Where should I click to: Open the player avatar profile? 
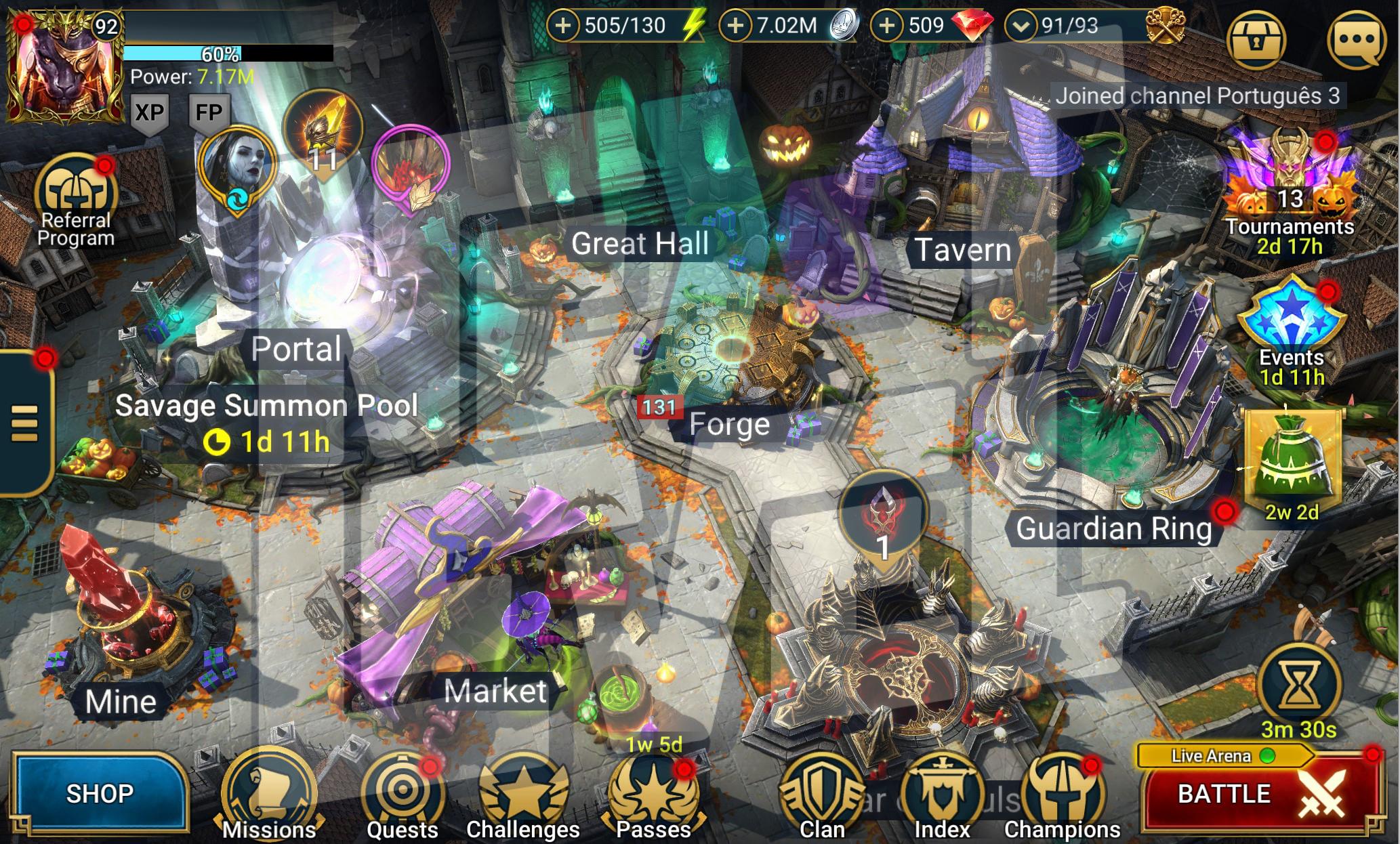coord(64,68)
